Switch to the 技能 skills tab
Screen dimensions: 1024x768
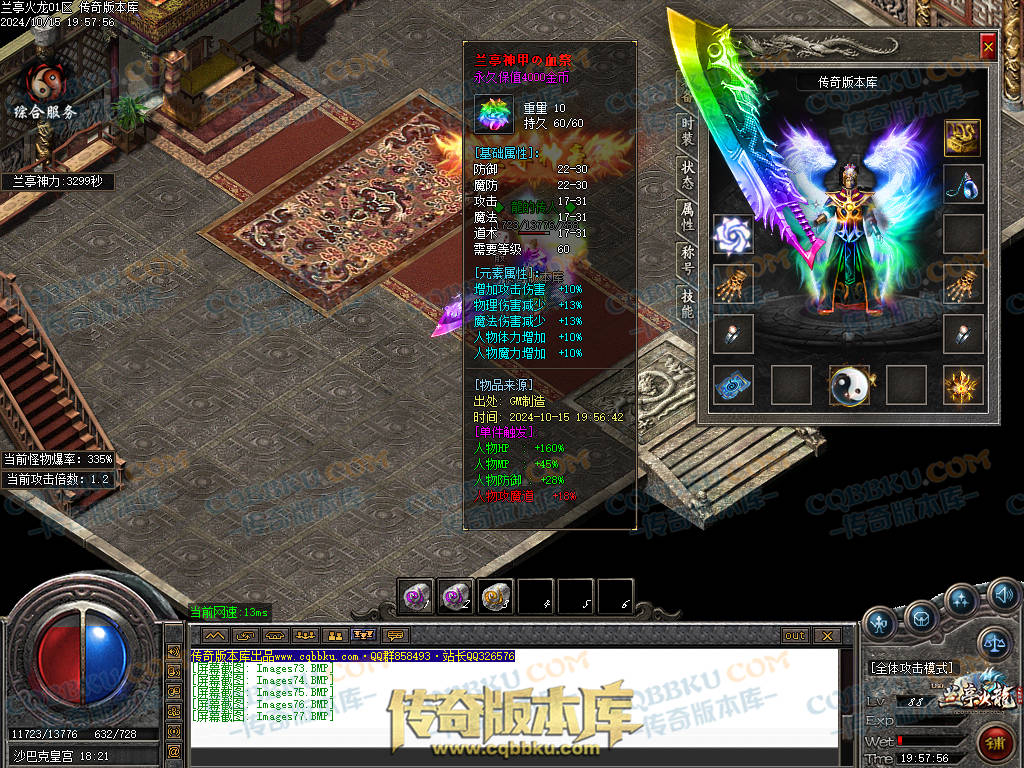[688, 304]
